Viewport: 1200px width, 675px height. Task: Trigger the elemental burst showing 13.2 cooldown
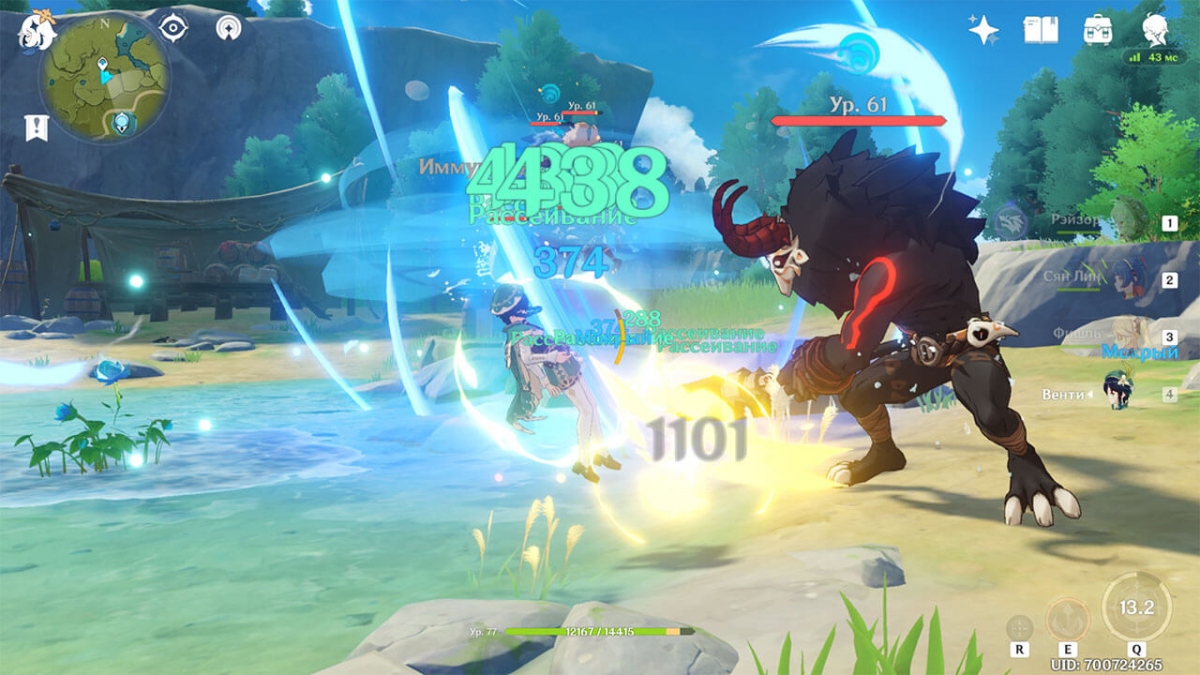click(1137, 607)
